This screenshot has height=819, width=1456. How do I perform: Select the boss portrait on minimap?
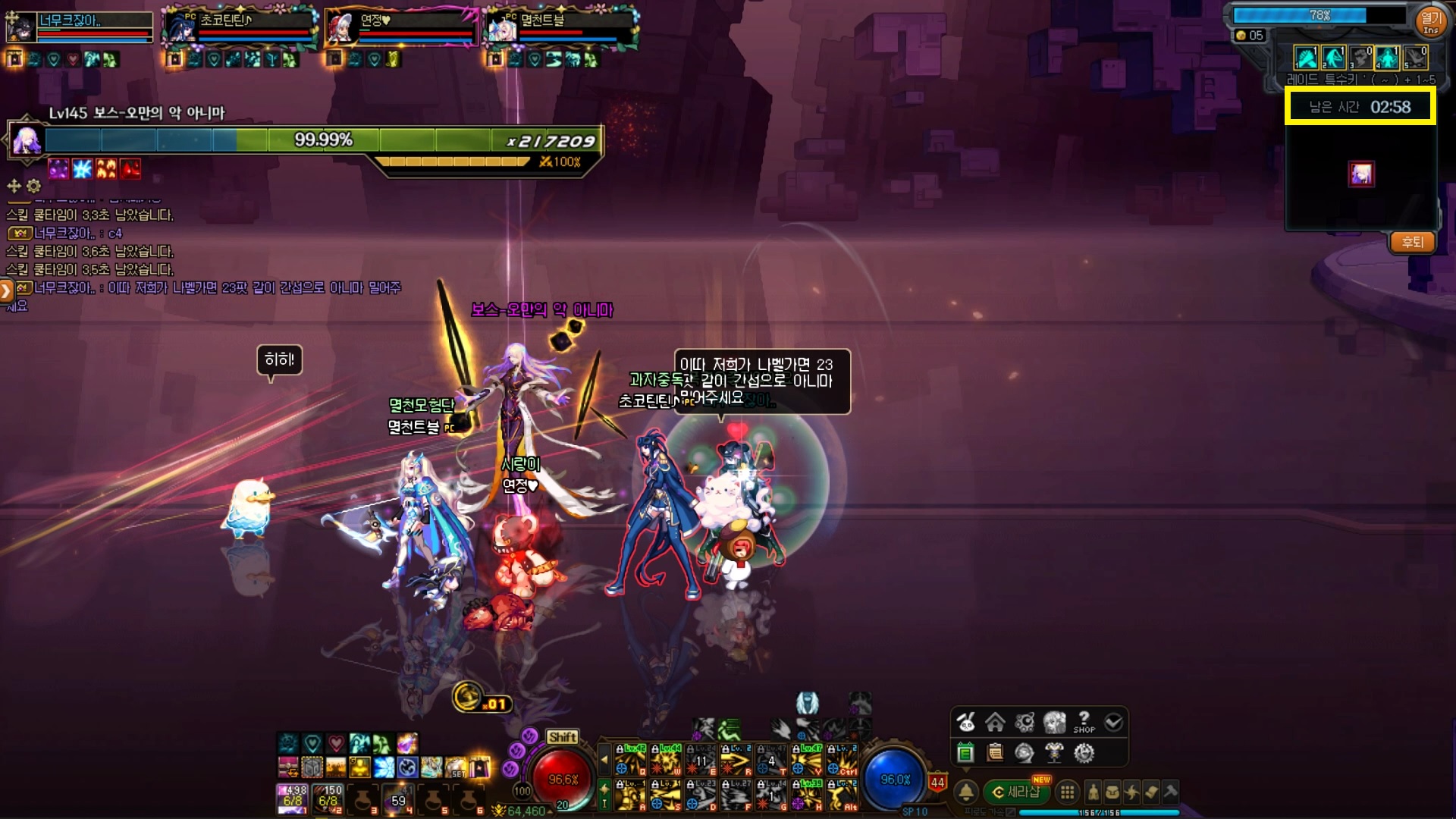pyautogui.click(x=1361, y=174)
